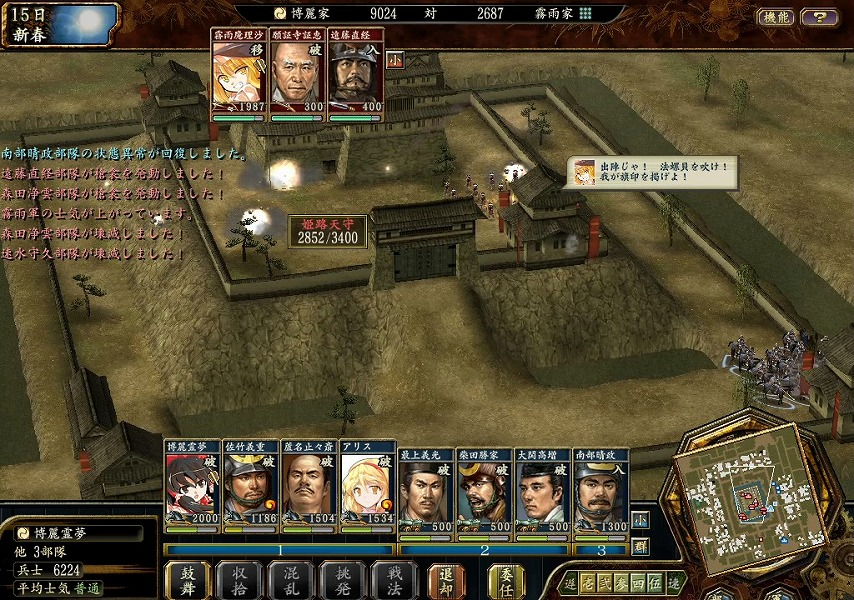Image resolution: width=854 pixels, height=600 pixels.
Task: Activate the 鼓舞 command
Action: pos(187,580)
